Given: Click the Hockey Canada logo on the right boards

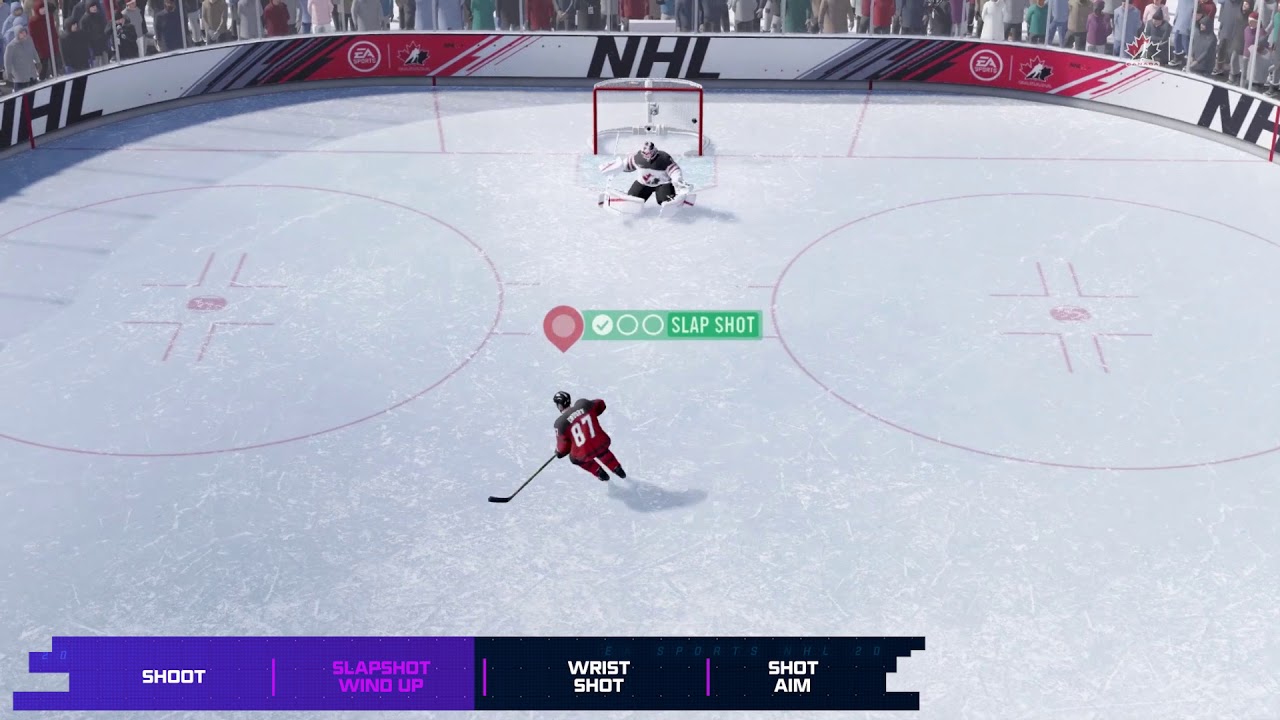Looking at the screenshot, I should [1036, 69].
